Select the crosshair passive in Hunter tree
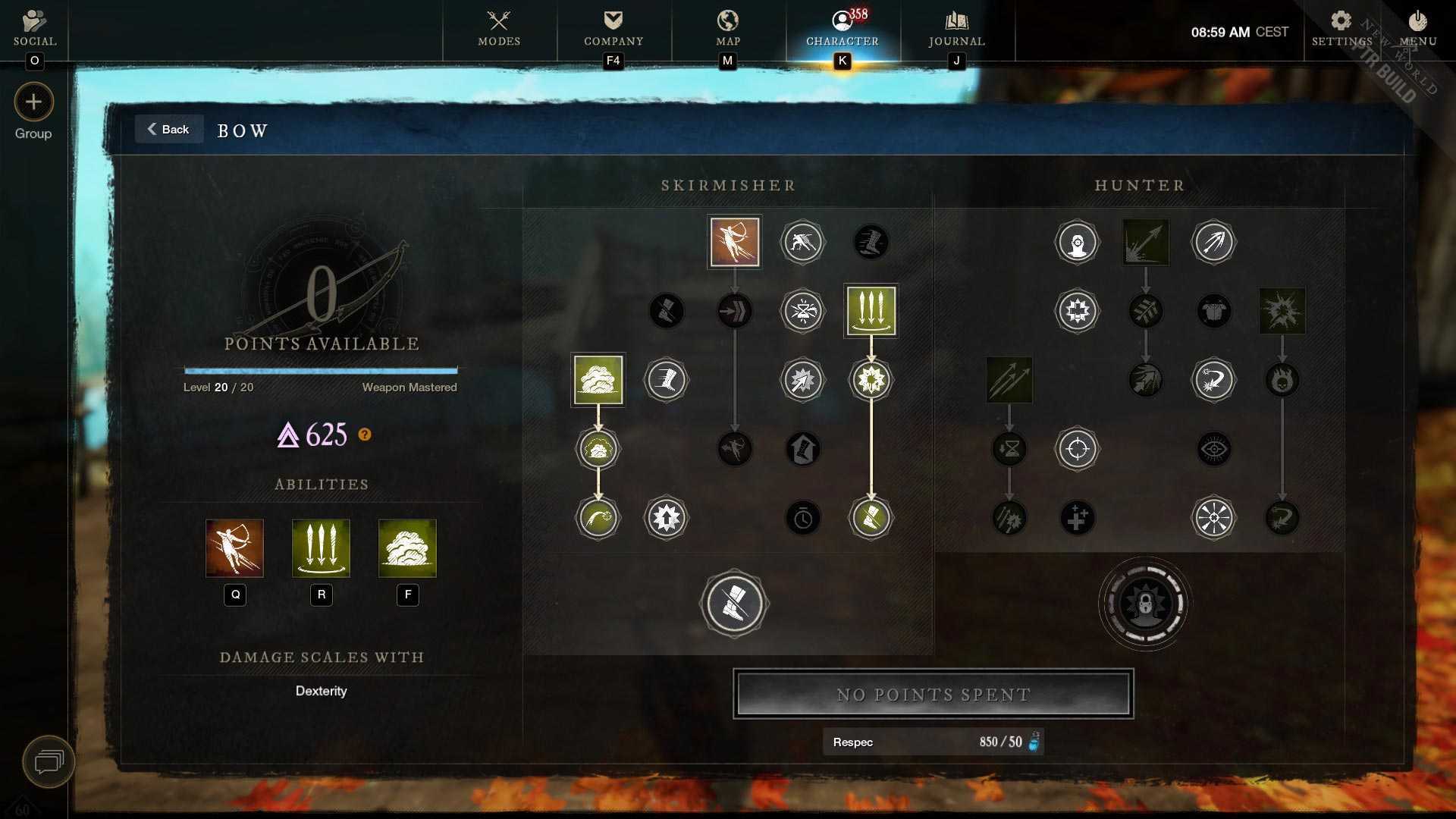The image size is (1456, 819). 1077,449
